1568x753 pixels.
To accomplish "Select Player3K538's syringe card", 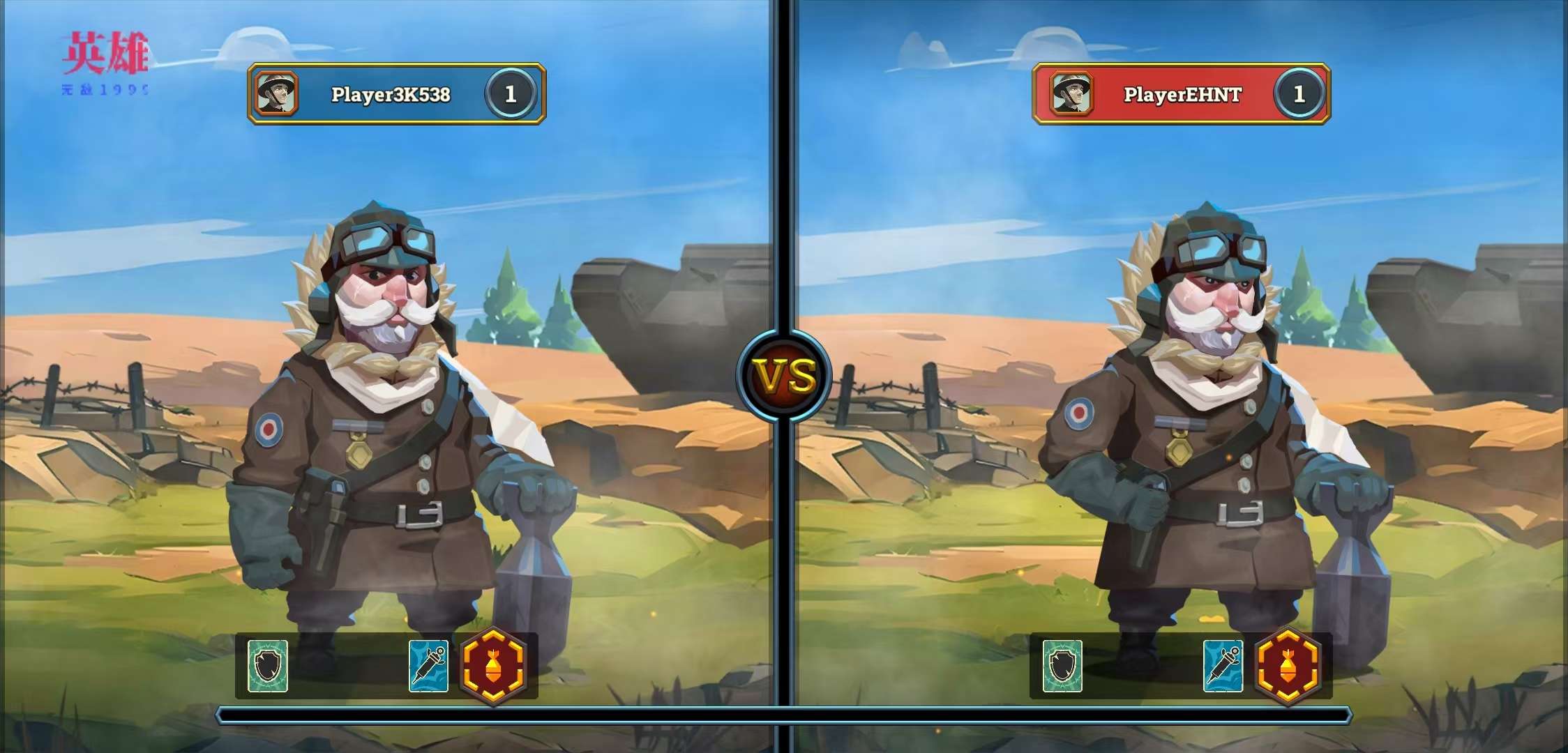I will [428, 666].
